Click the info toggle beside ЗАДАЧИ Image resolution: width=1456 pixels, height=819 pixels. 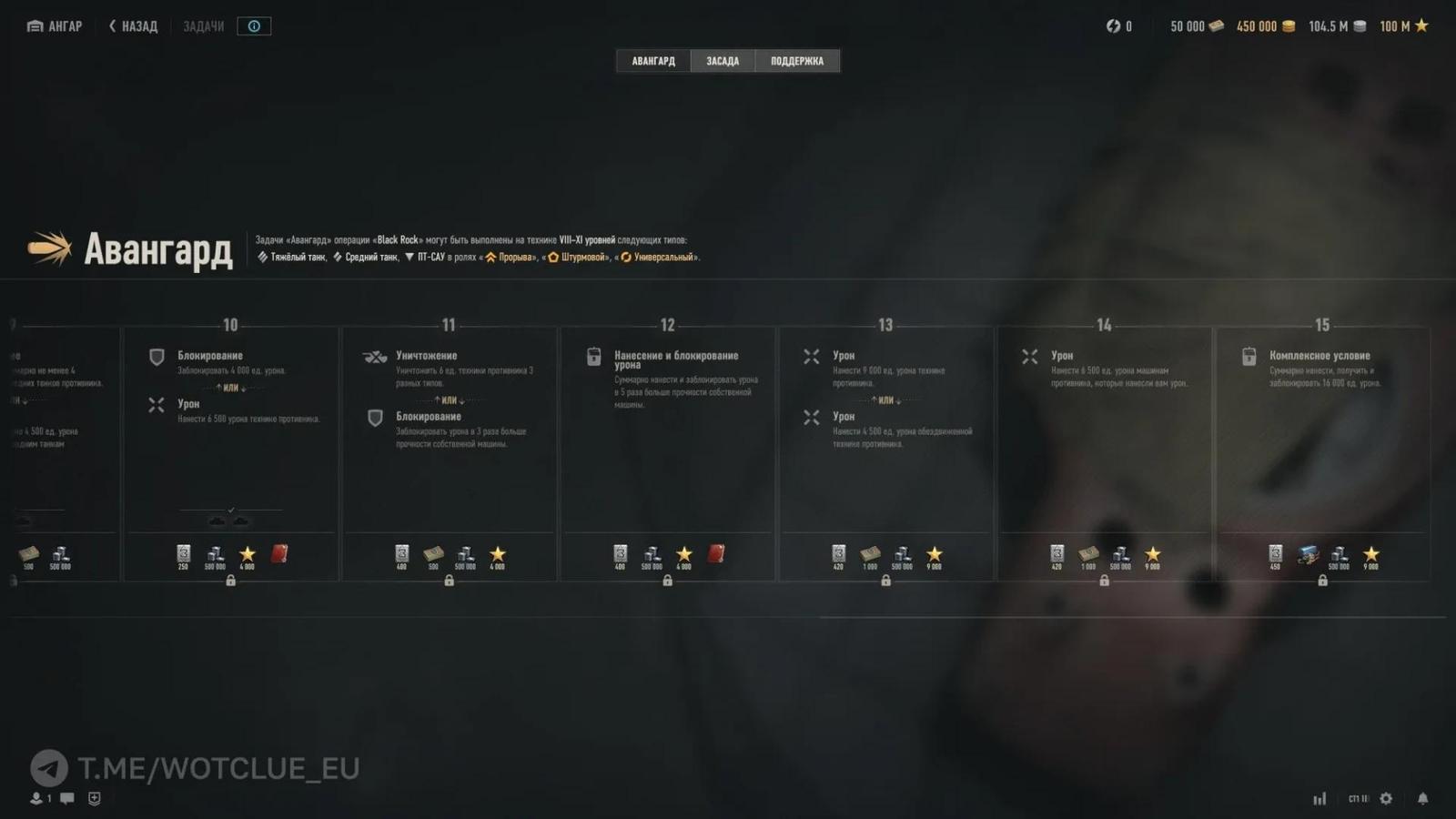(253, 25)
